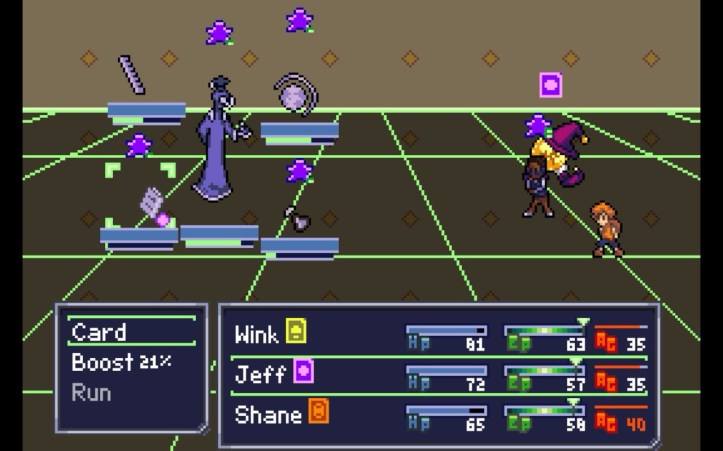This screenshot has height=451, width=723.
Task: Click Jeff's purple card icon
Action: [304, 373]
